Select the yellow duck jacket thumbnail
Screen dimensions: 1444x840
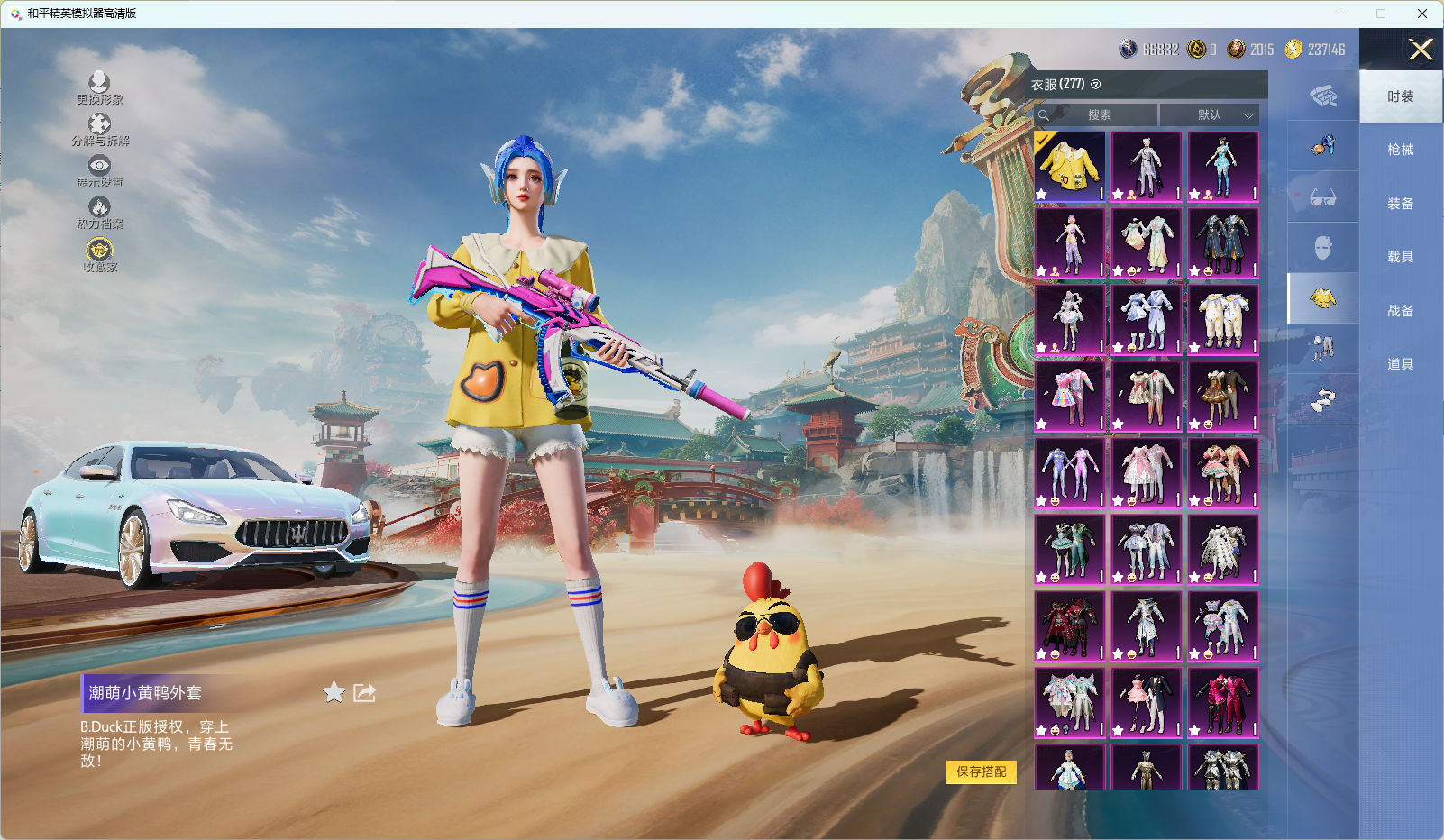pos(1069,167)
